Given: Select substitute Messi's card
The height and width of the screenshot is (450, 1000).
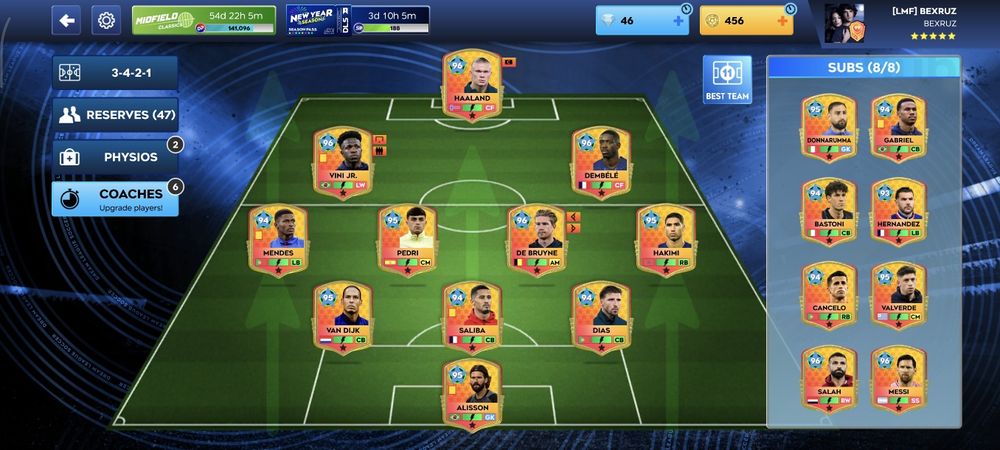Looking at the screenshot, I should (x=898, y=380).
